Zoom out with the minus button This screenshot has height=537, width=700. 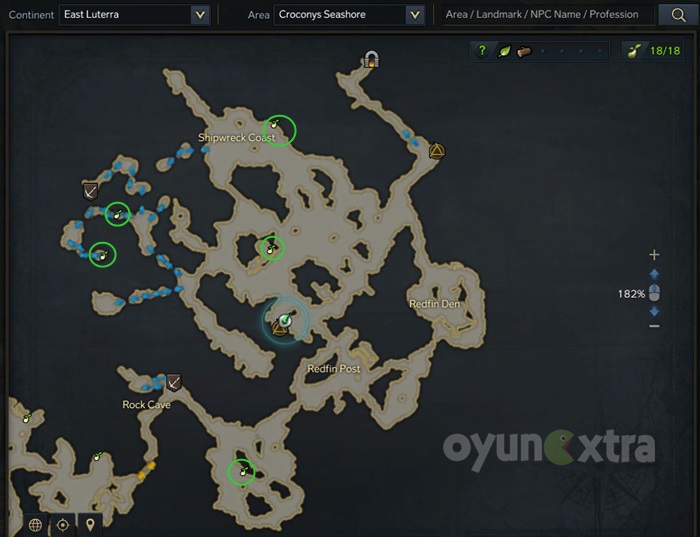tap(654, 326)
